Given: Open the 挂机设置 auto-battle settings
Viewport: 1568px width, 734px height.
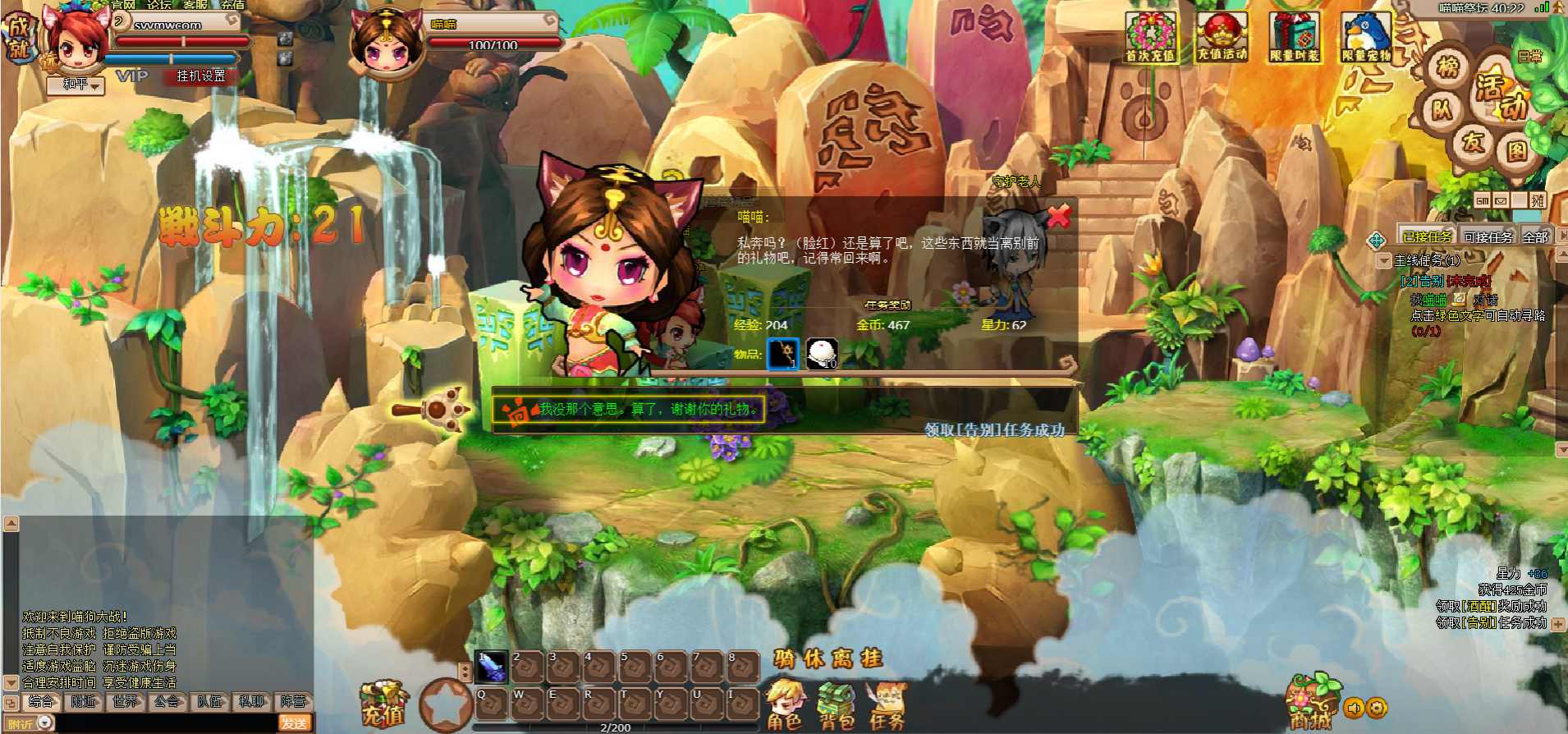Looking at the screenshot, I should point(200,76).
